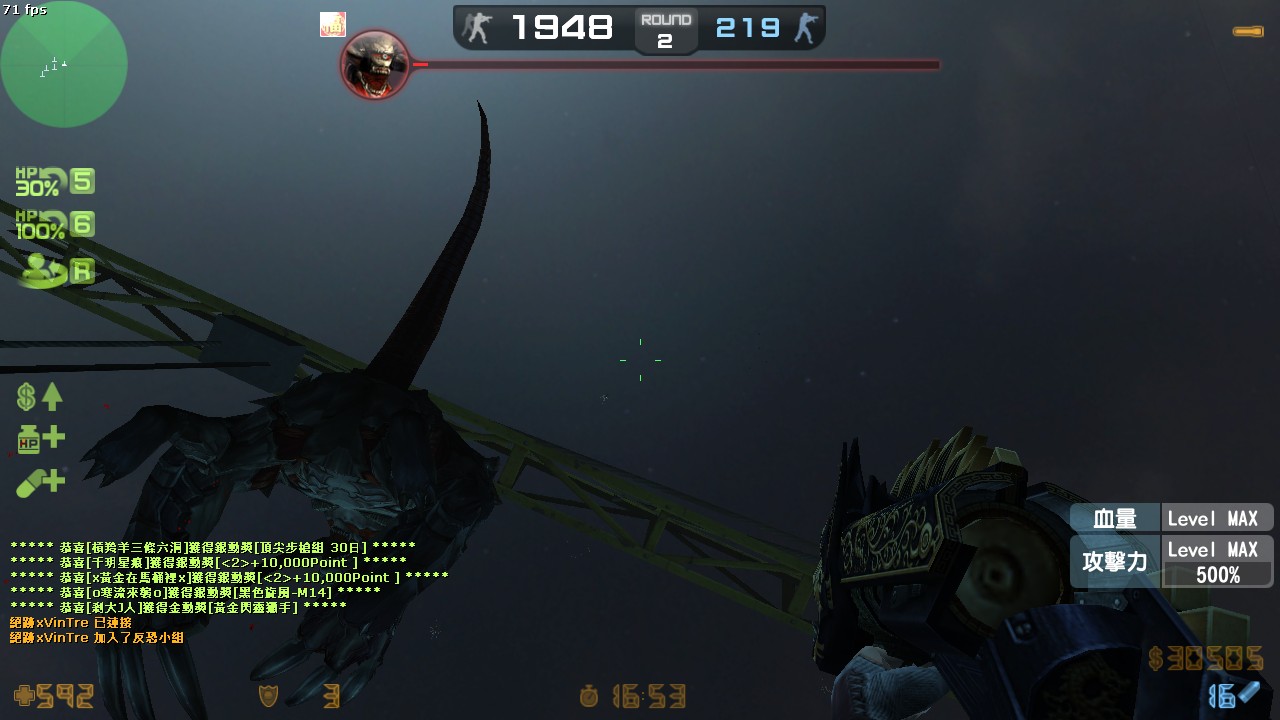Select the HP bottle plus icon
This screenshot has height=720, width=1280.
pos(40,438)
